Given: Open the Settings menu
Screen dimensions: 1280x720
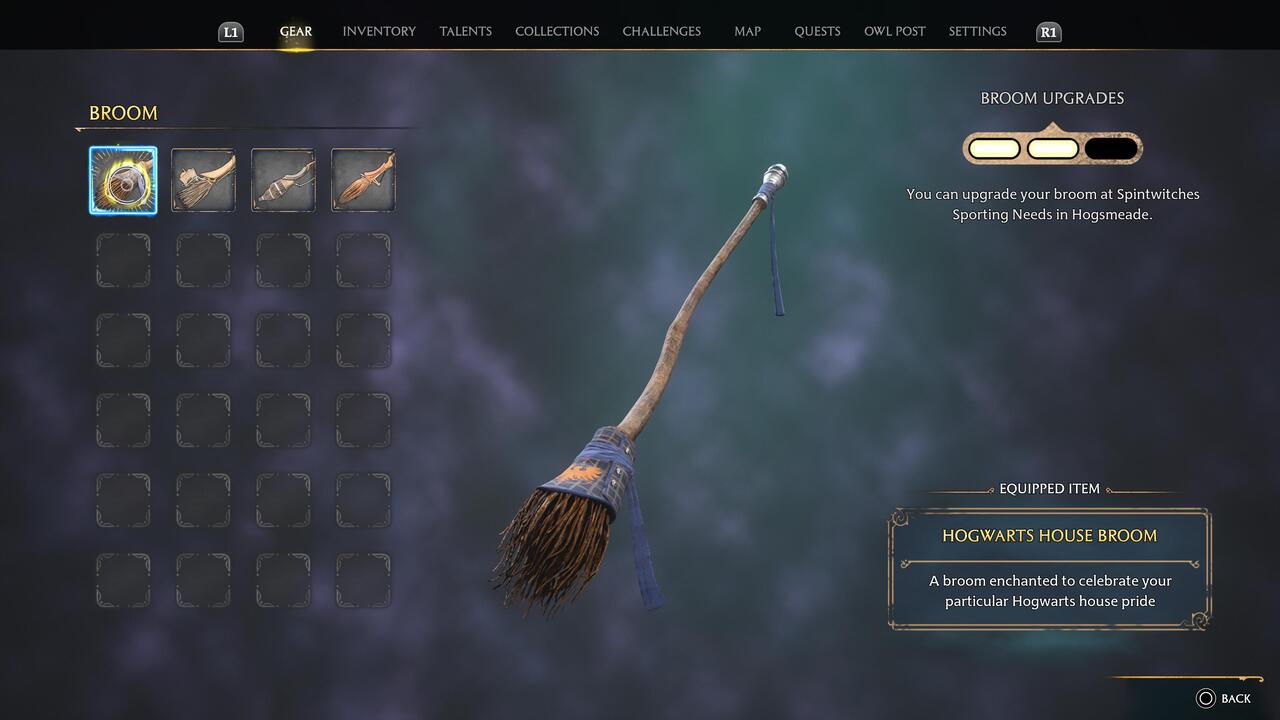Looking at the screenshot, I should (x=976, y=31).
